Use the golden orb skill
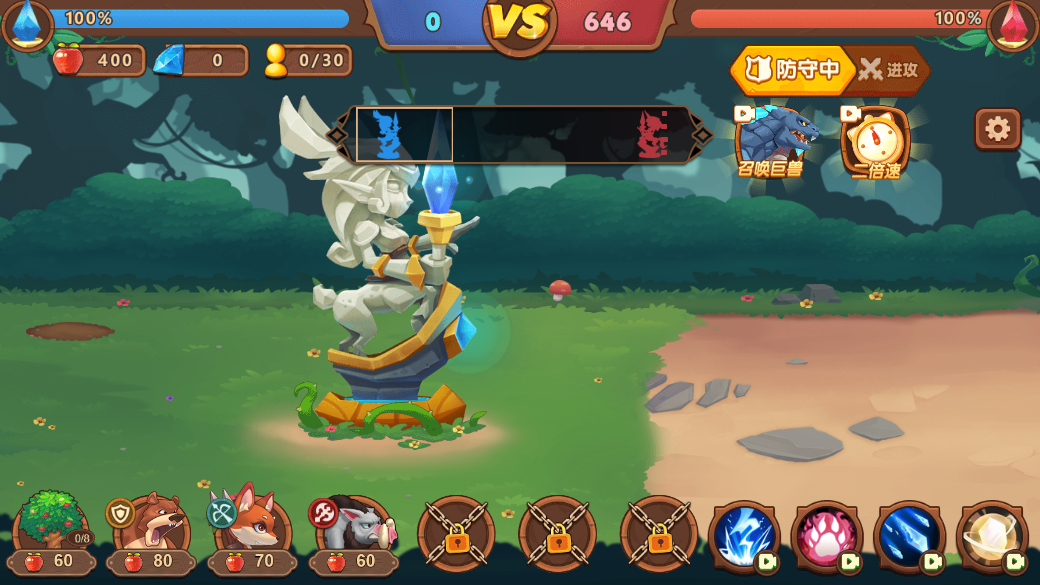The image size is (1040, 585). (991, 537)
